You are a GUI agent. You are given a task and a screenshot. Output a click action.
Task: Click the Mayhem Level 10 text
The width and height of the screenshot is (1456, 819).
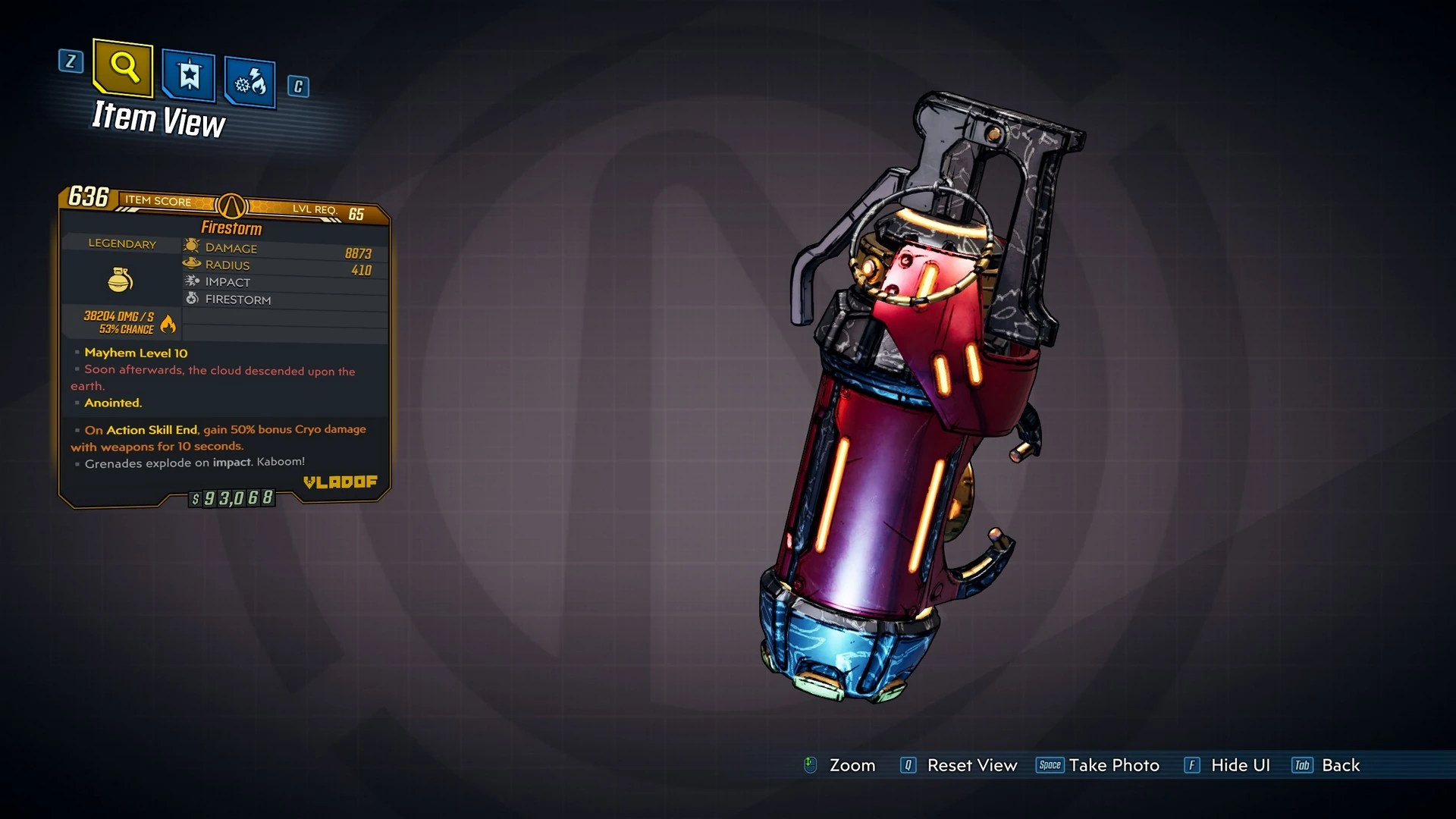pos(137,353)
